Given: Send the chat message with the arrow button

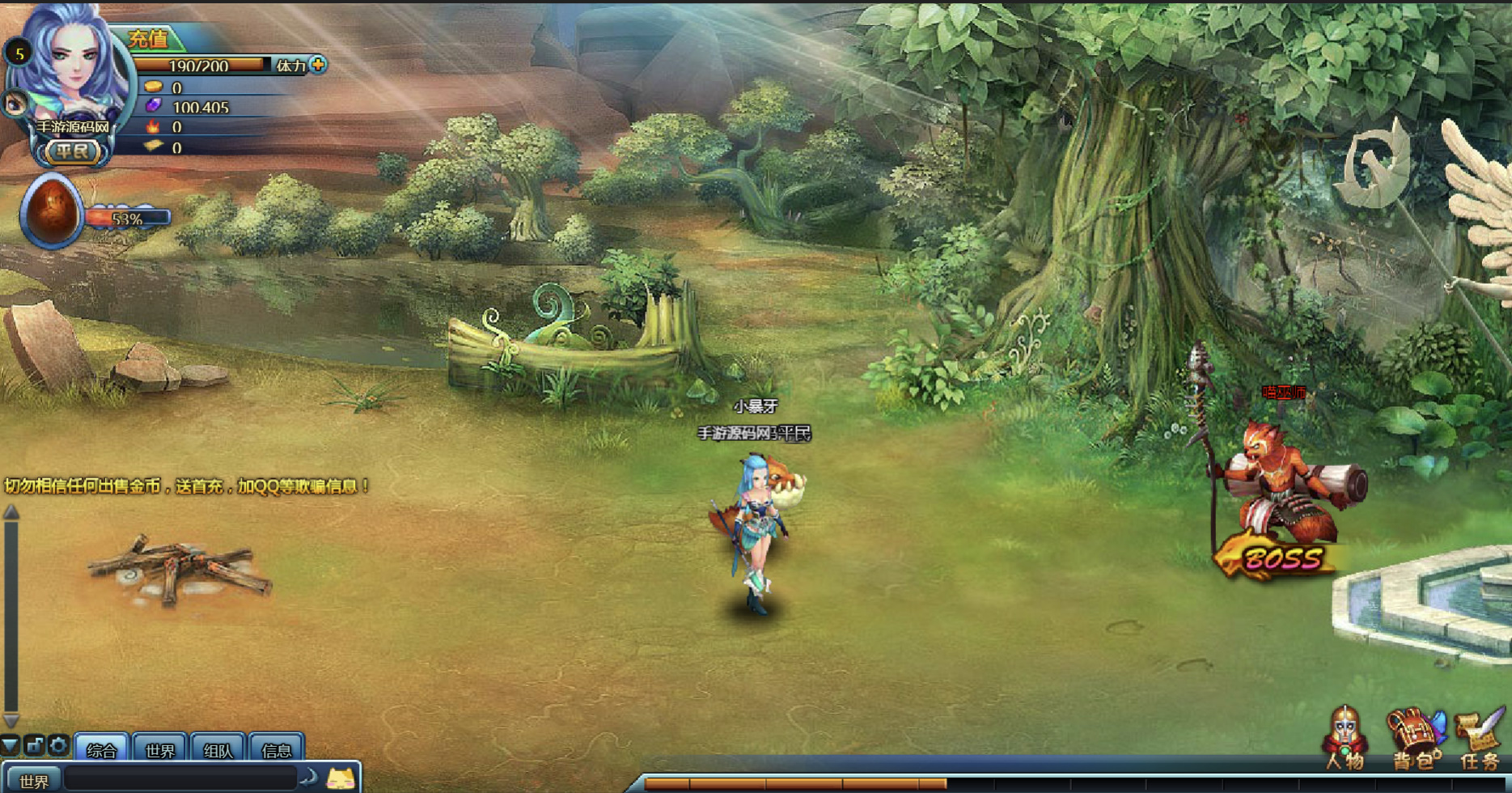Looking at the screenshot, I should 309,778.
